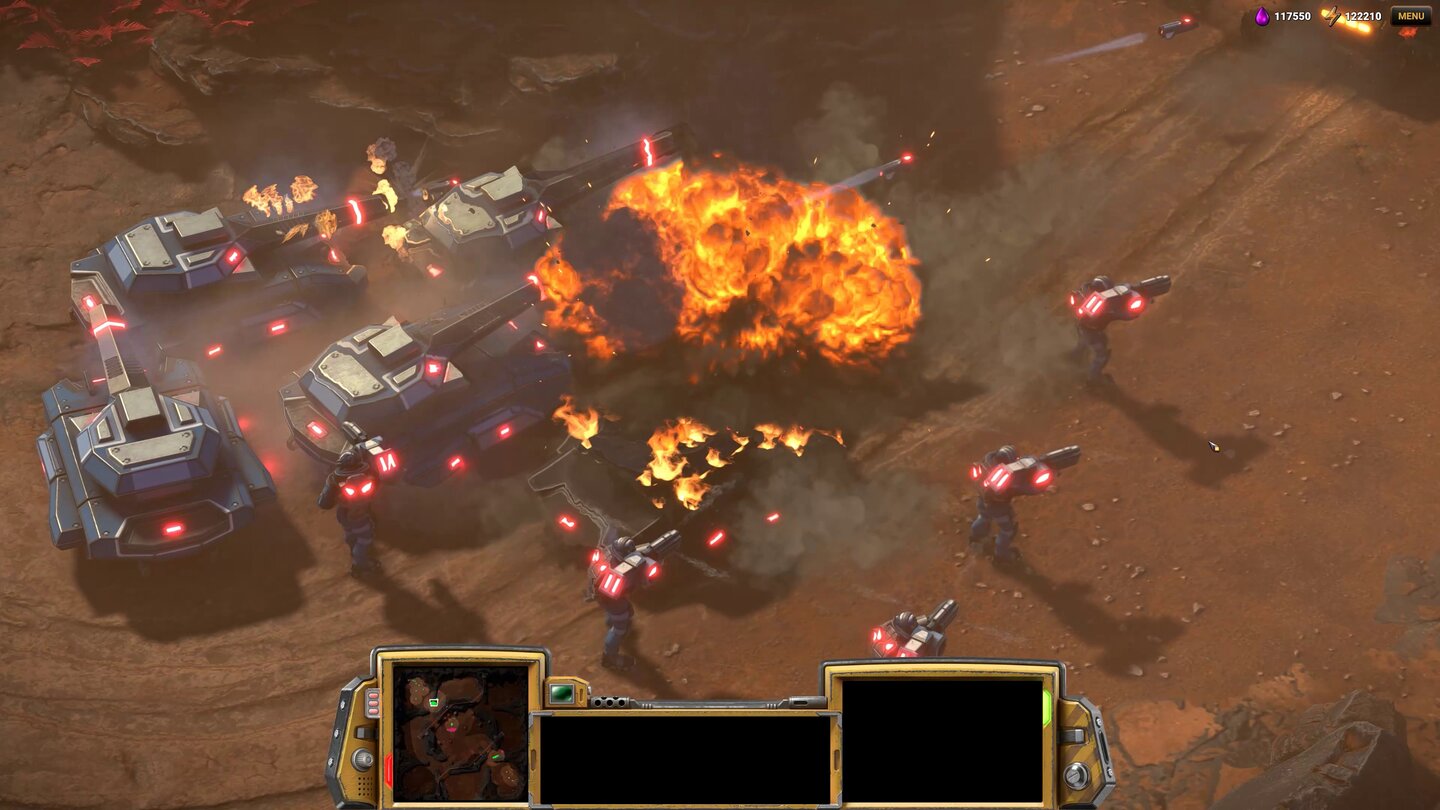
Task: Click the gatling gun emblem on the center console
Action: [609, 701]
